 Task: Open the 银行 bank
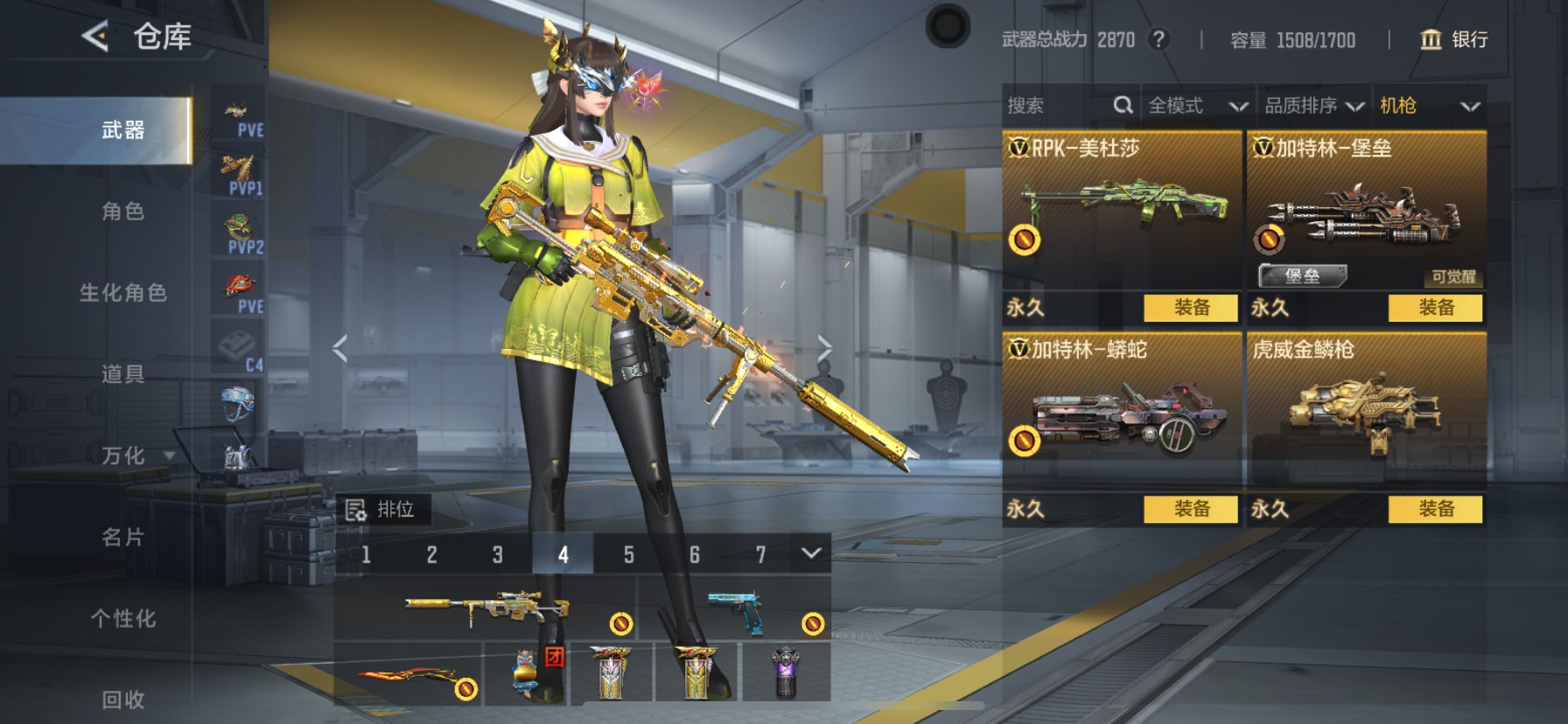pos(1453,39)
